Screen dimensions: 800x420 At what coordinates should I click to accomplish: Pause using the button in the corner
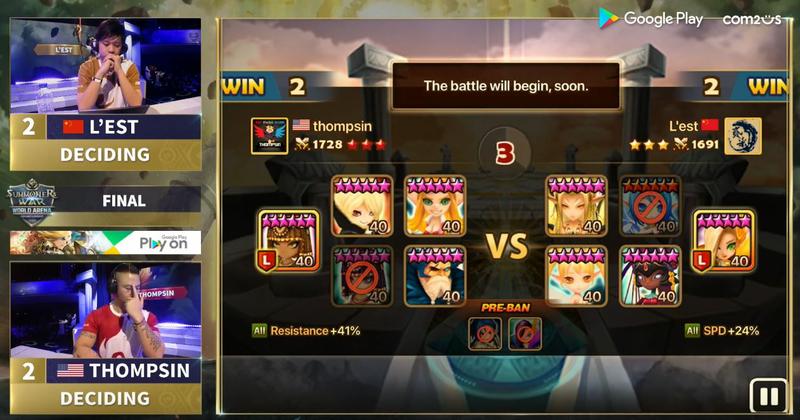click(768, 396)
